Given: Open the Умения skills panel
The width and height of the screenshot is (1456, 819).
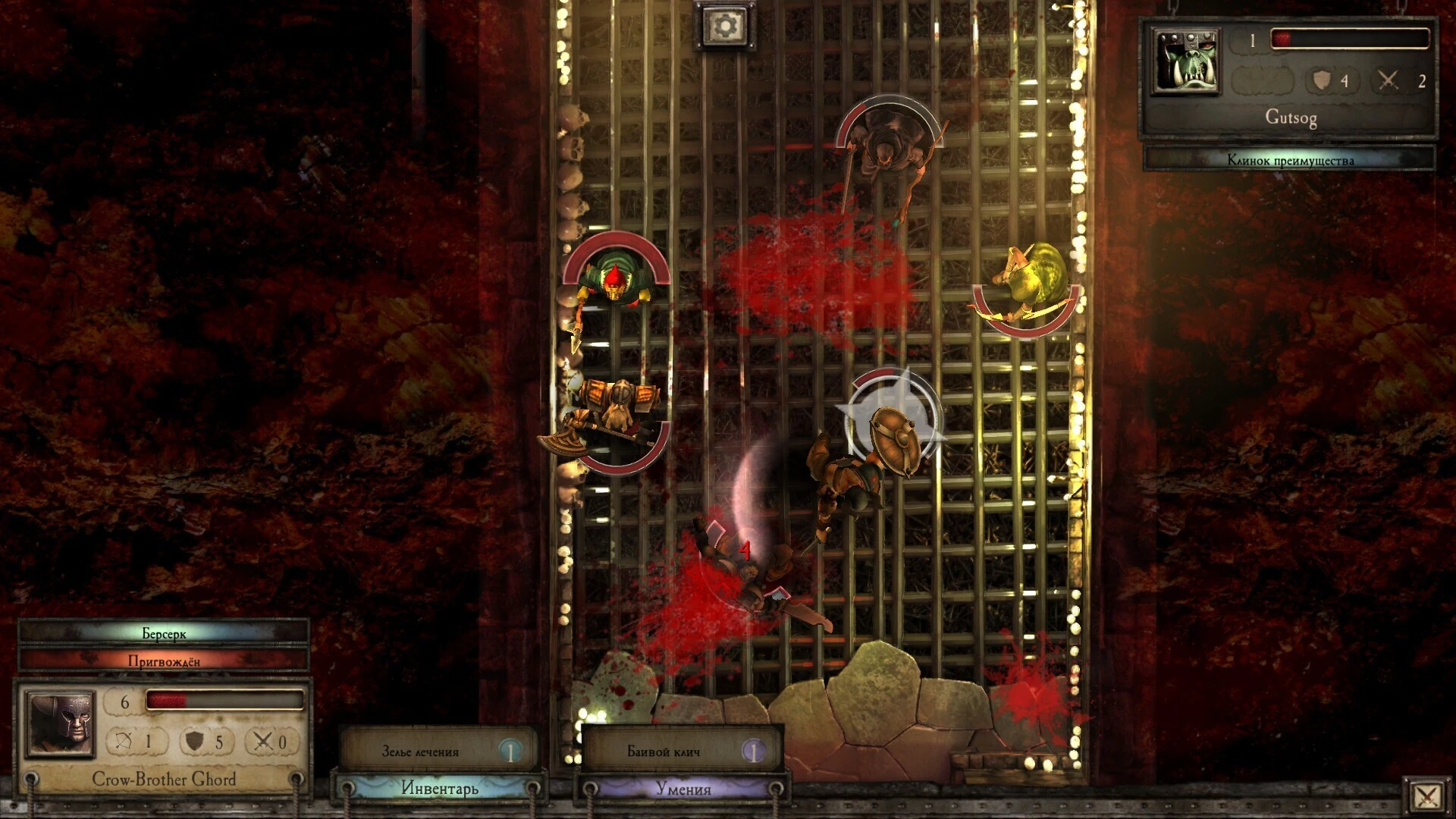Looking at the screenshot, I should pos(682,789).
